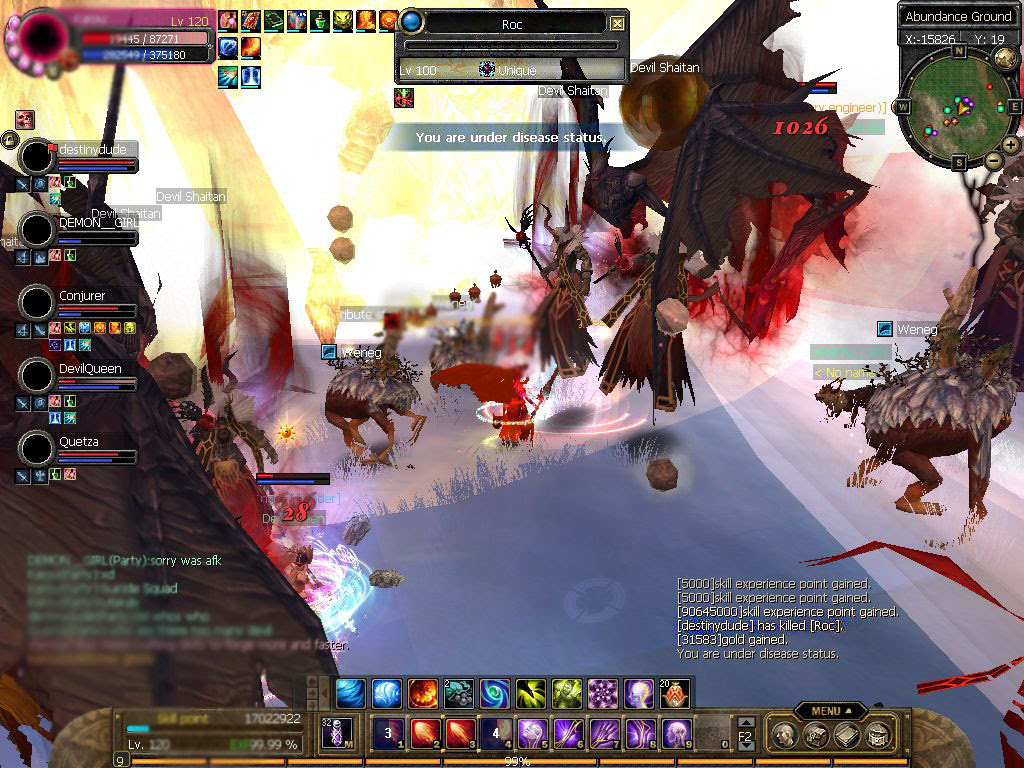Open the treasure chest inventory icon
This screenshot has height=768, width=1024.
(x=815, y=735)
